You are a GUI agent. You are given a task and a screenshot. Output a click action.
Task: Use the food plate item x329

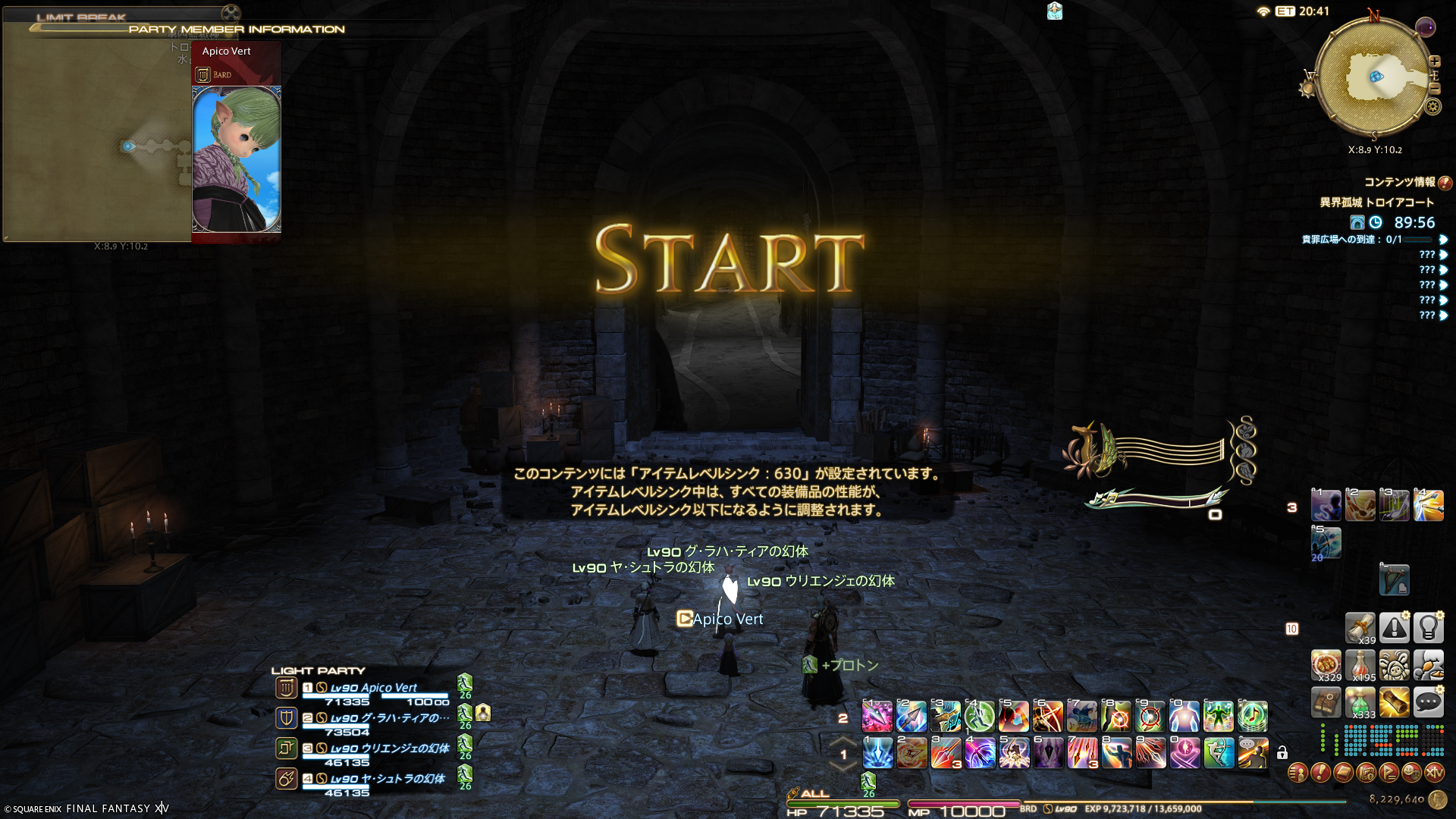1326,665
